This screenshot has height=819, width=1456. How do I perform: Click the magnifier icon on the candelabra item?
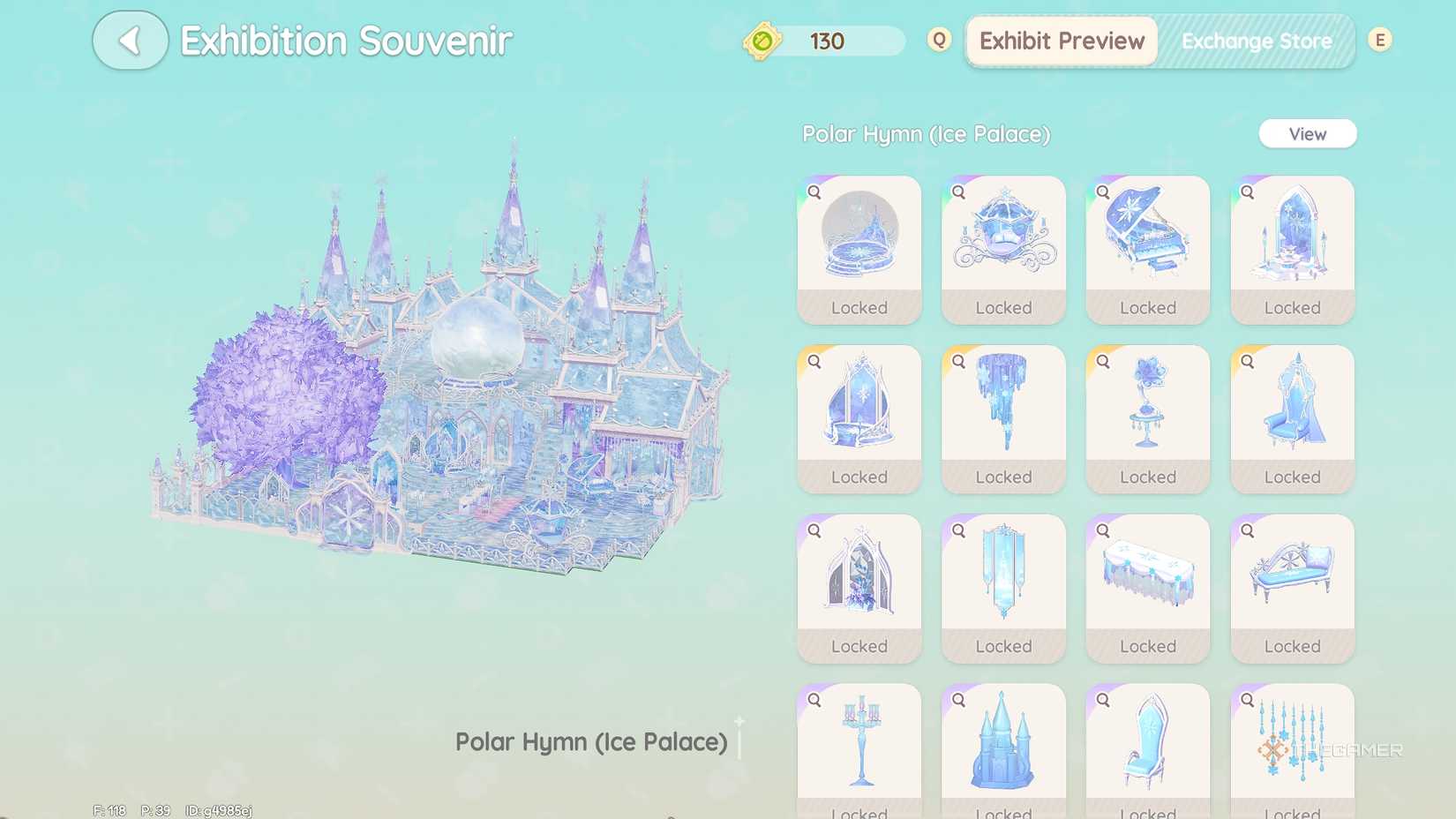(x=814, y=699)
